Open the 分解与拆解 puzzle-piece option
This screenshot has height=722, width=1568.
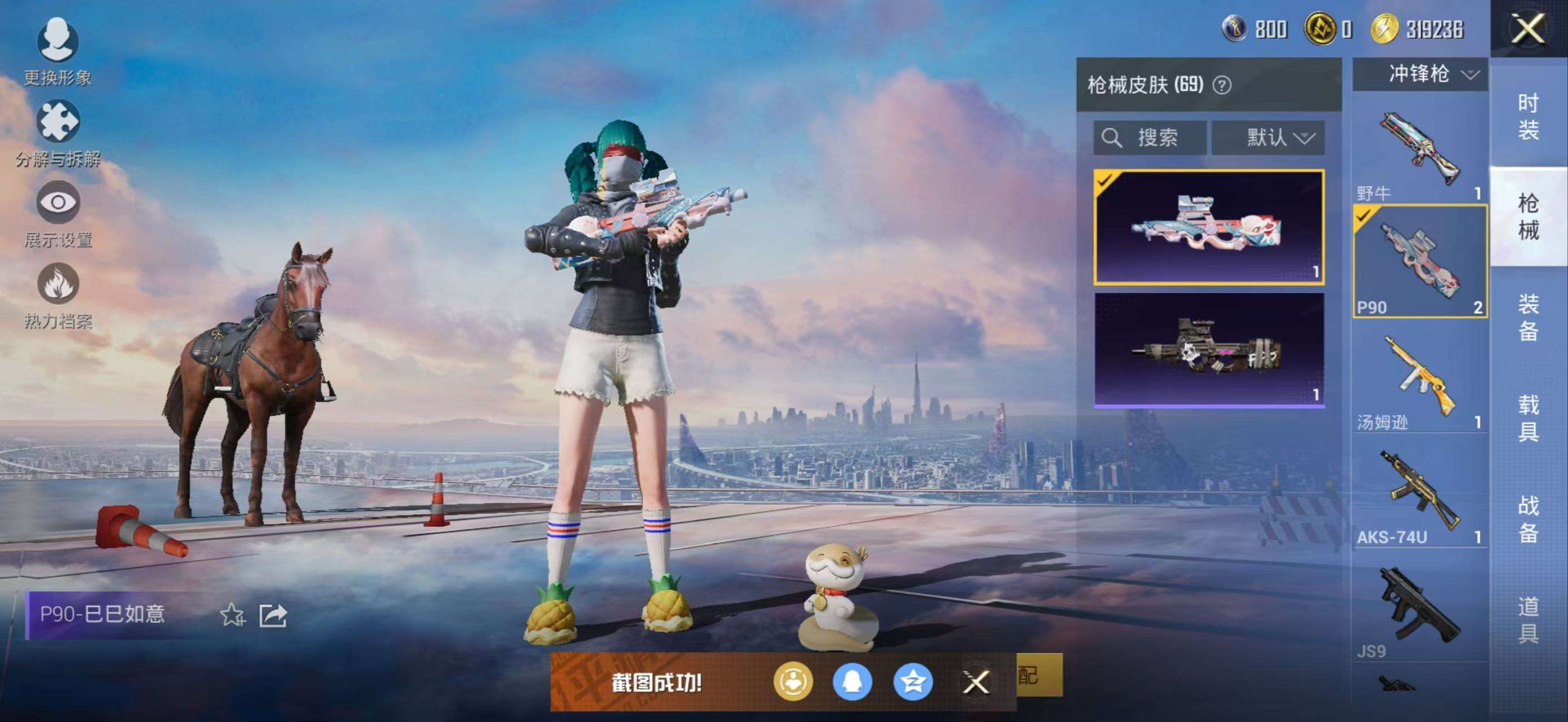(58, 123)
